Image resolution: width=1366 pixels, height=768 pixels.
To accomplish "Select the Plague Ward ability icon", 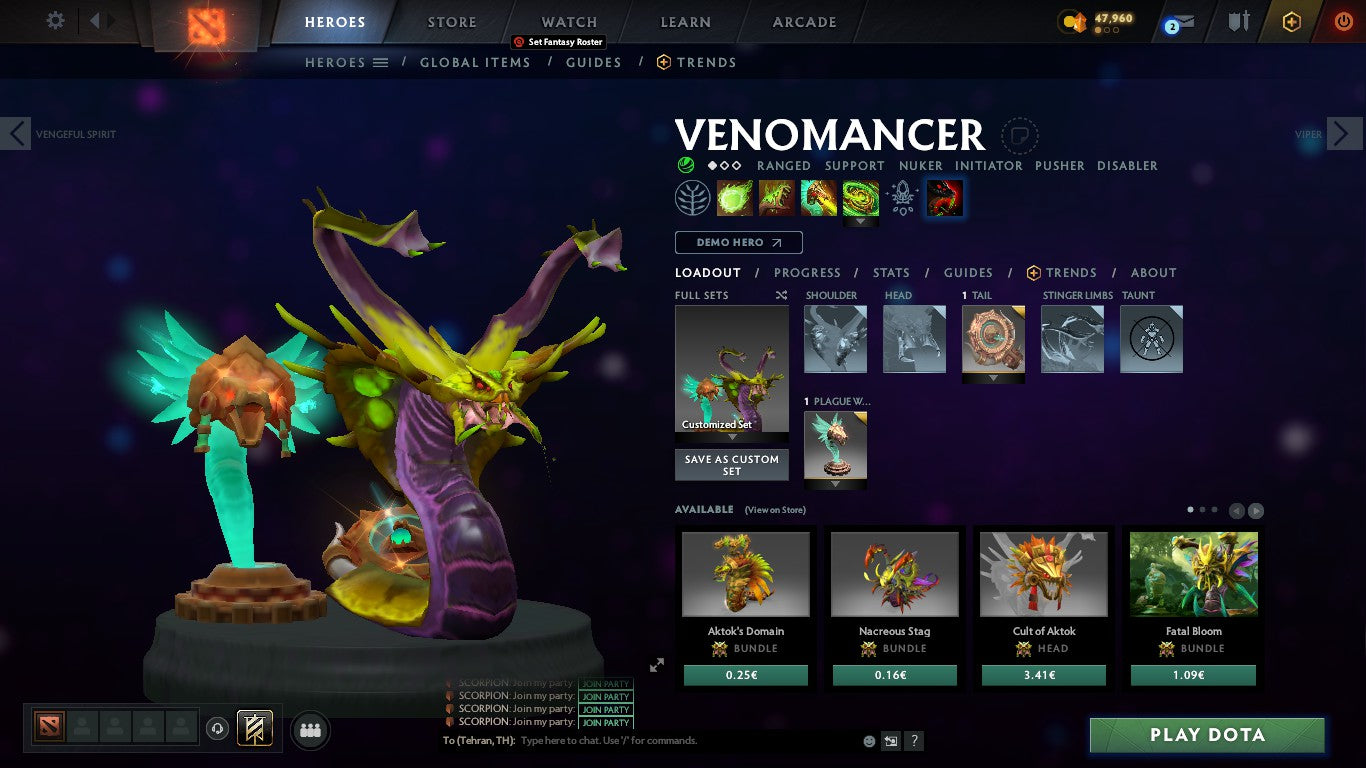I will click(820, 197).
